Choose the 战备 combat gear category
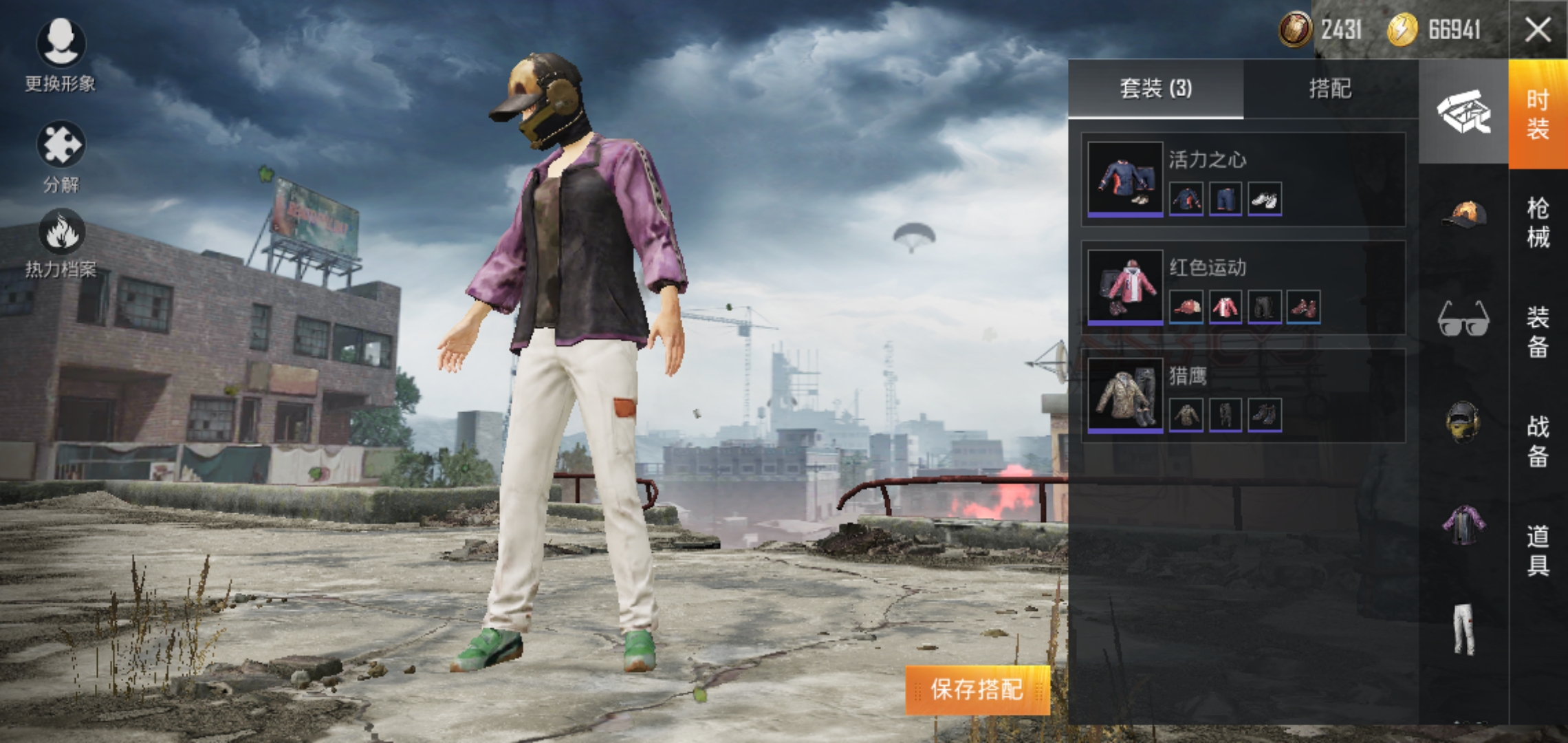Viewport: 1568px width, 743px height. 1538,441
